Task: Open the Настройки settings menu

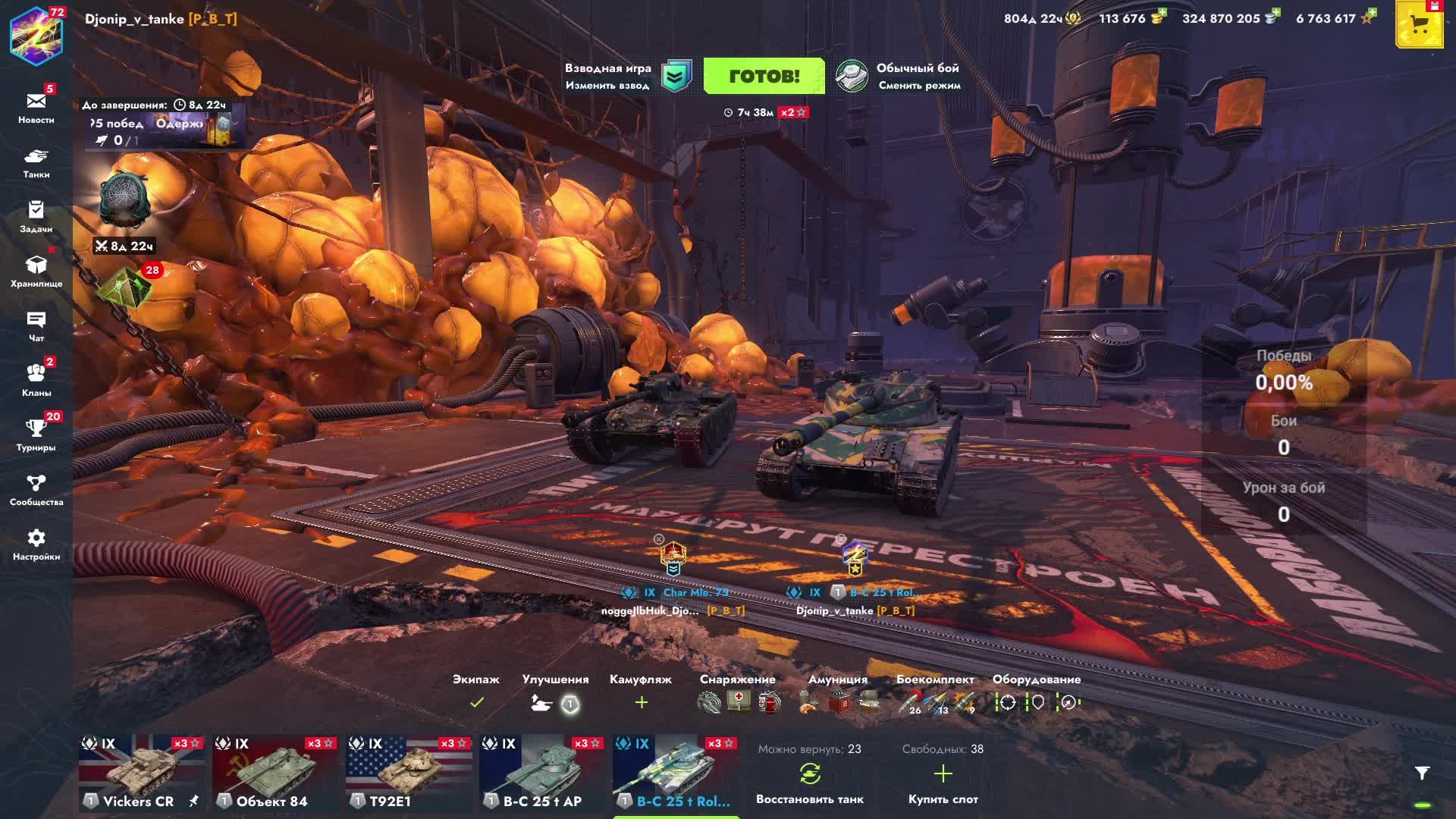Action: click(36, 544)
